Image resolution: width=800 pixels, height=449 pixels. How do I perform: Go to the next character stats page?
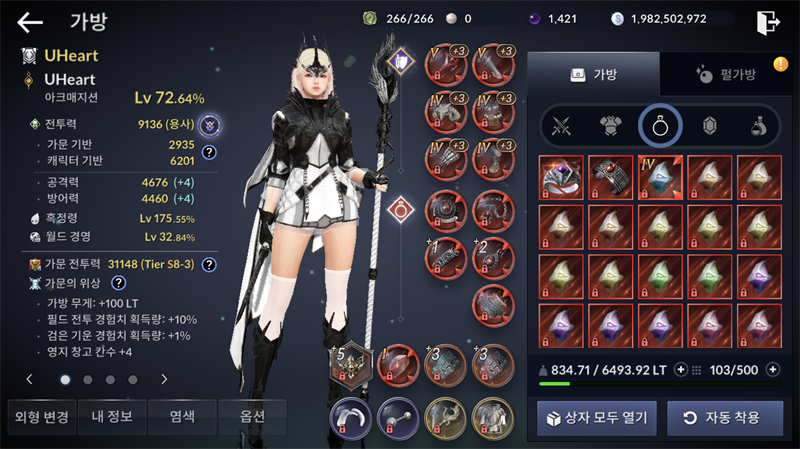pos(164,380)
